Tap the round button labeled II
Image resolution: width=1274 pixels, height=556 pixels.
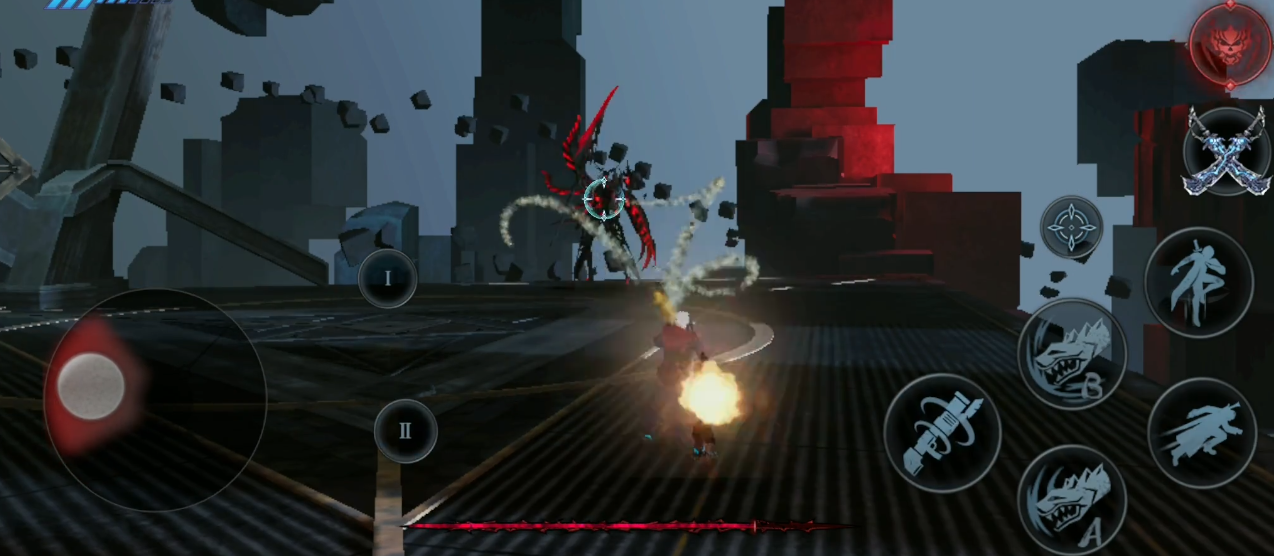click(405, 431)
